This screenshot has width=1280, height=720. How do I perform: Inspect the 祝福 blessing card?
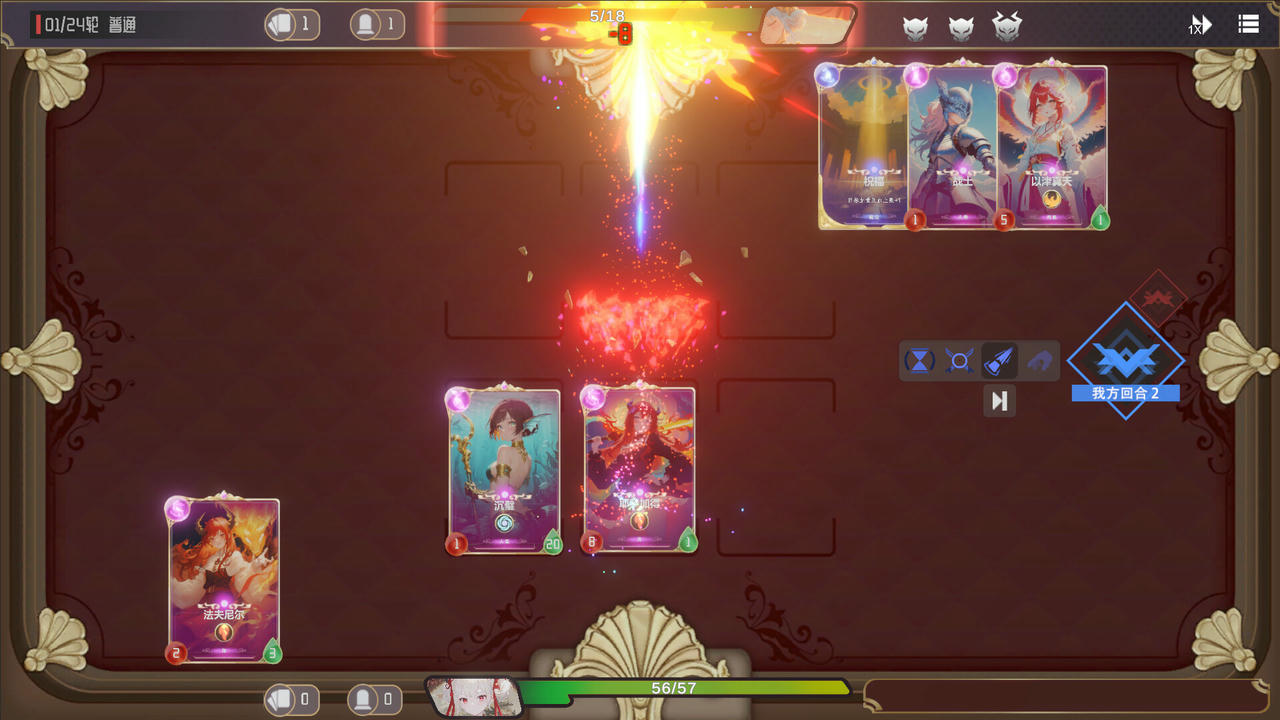coord(864,147)
